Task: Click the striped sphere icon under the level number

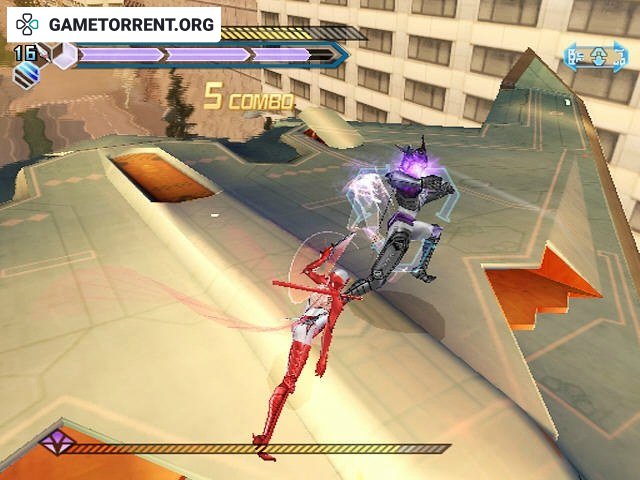Action: [x=24, y=74]
